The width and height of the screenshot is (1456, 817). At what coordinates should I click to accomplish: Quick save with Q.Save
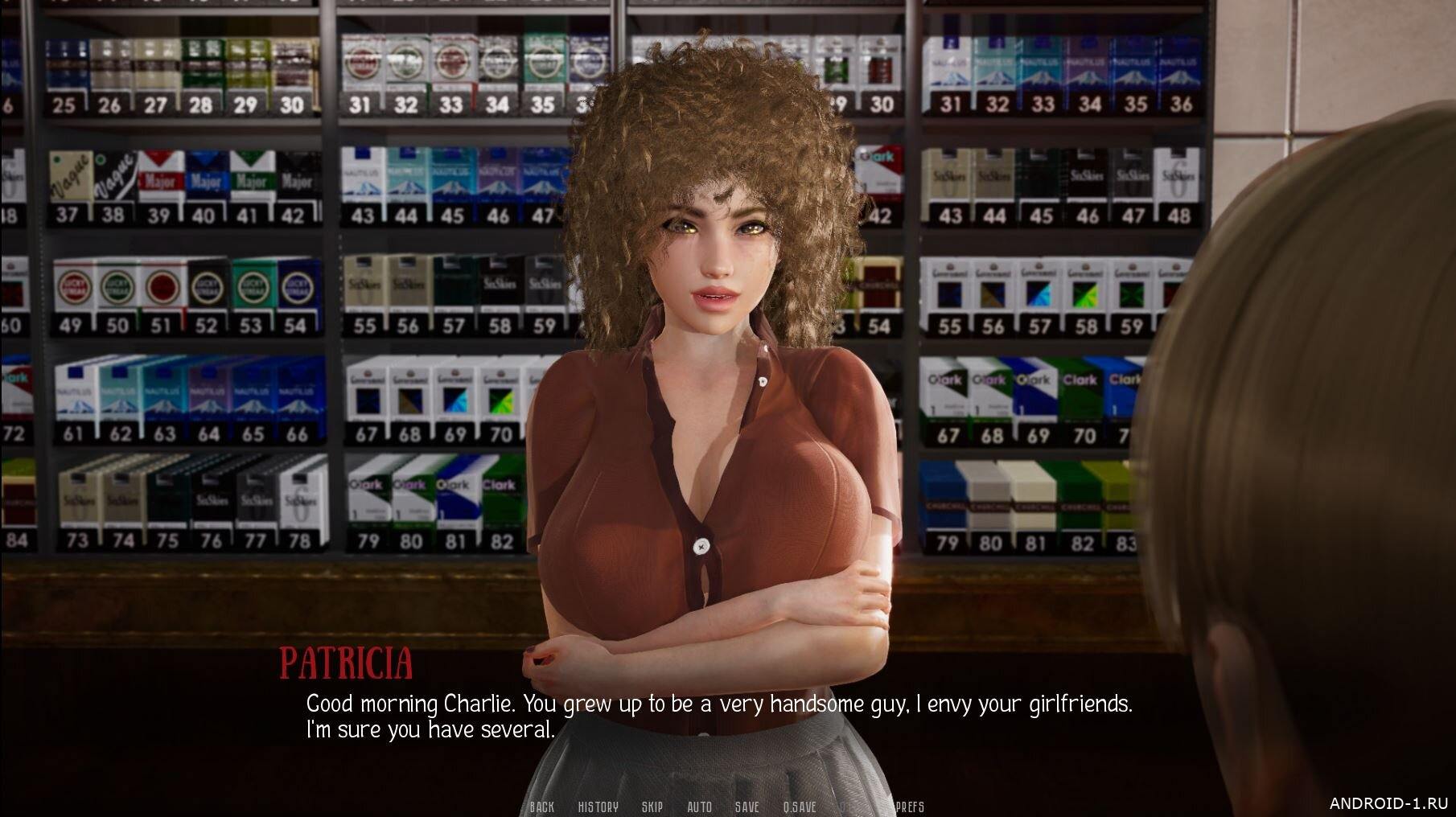pyautogui.click(x=800, y=807)
